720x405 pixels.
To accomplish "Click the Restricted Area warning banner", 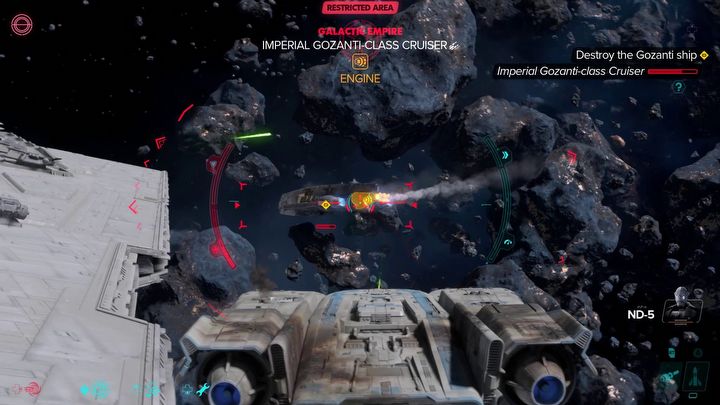I will (360, 8).
